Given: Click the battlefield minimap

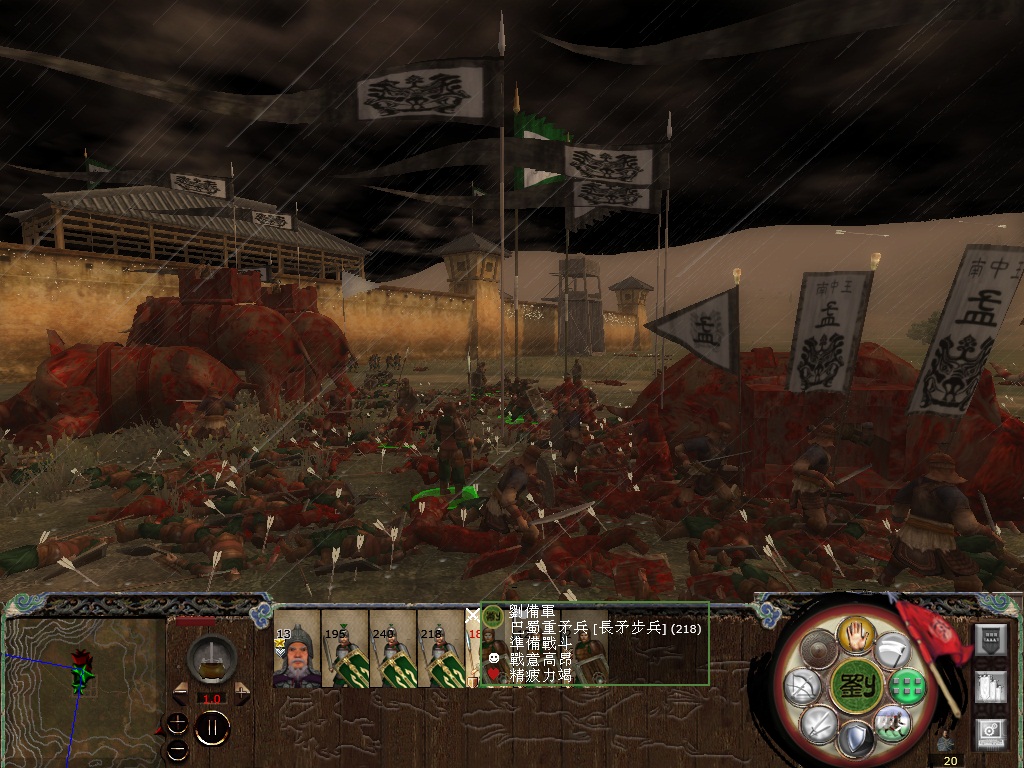Looking at the screenshot, I should 84,682.
